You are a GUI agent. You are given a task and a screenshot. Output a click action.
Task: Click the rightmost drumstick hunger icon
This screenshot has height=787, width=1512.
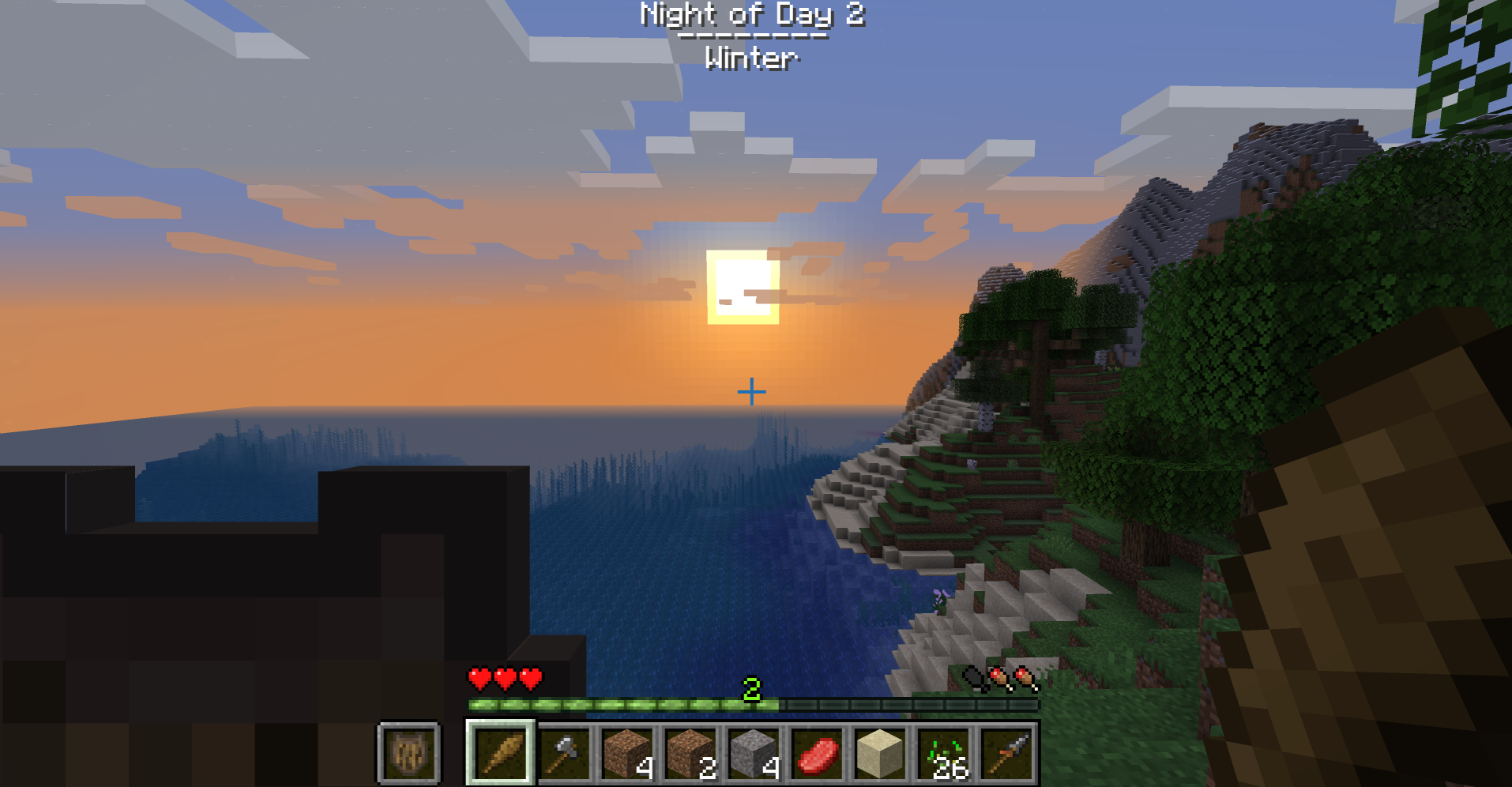pyautogui.click(x=1025, y=678)
